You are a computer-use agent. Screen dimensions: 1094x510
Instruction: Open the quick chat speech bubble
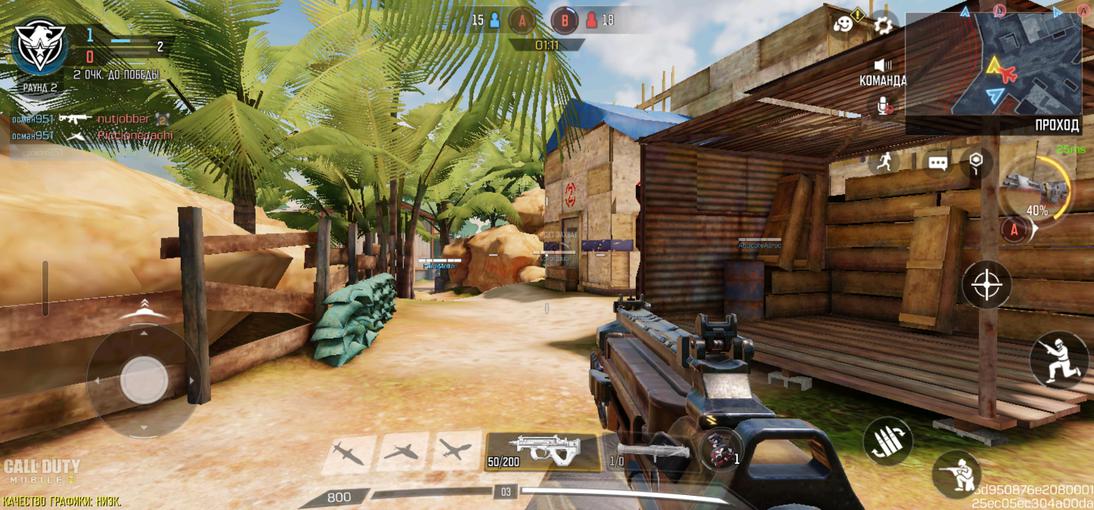click(937, 162)
